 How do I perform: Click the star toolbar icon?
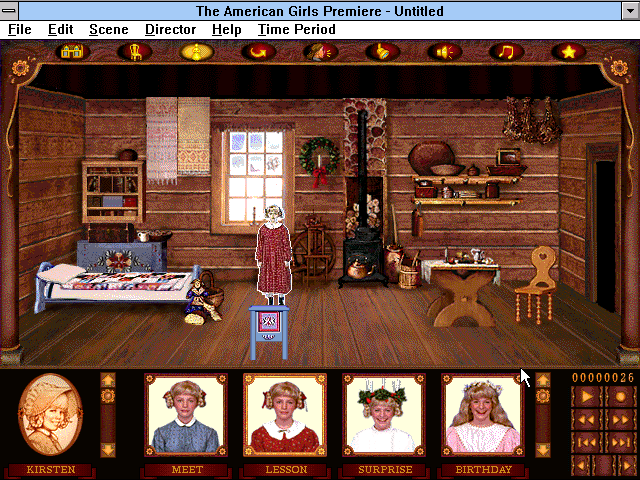point(569,51)
